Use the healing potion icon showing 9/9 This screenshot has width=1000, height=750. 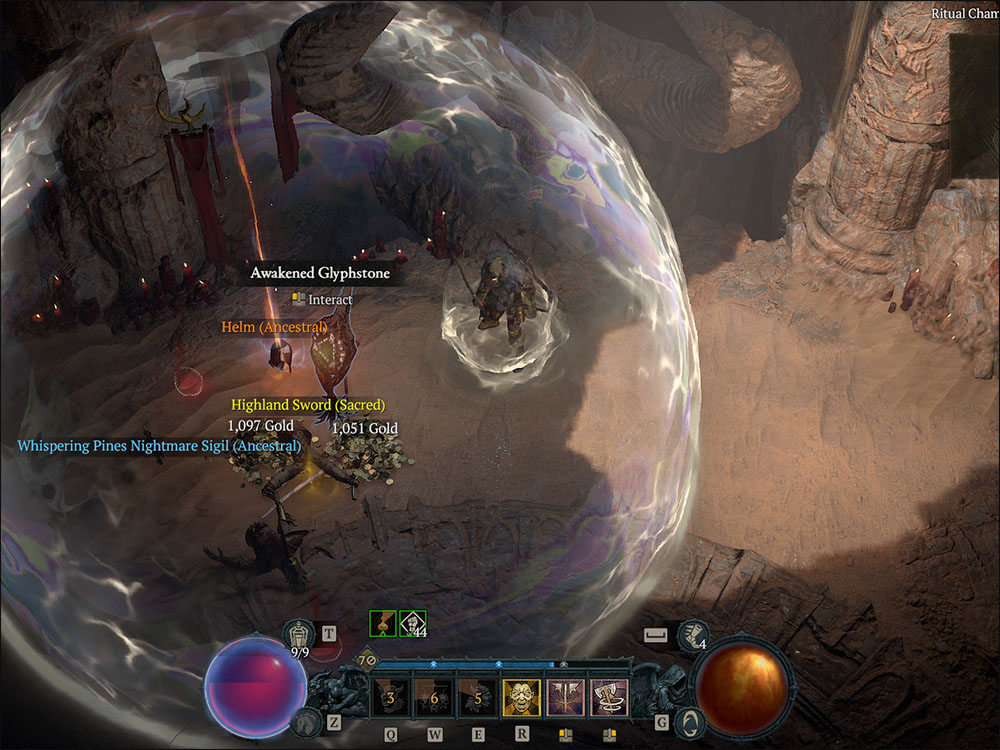[x=298, y=634]
